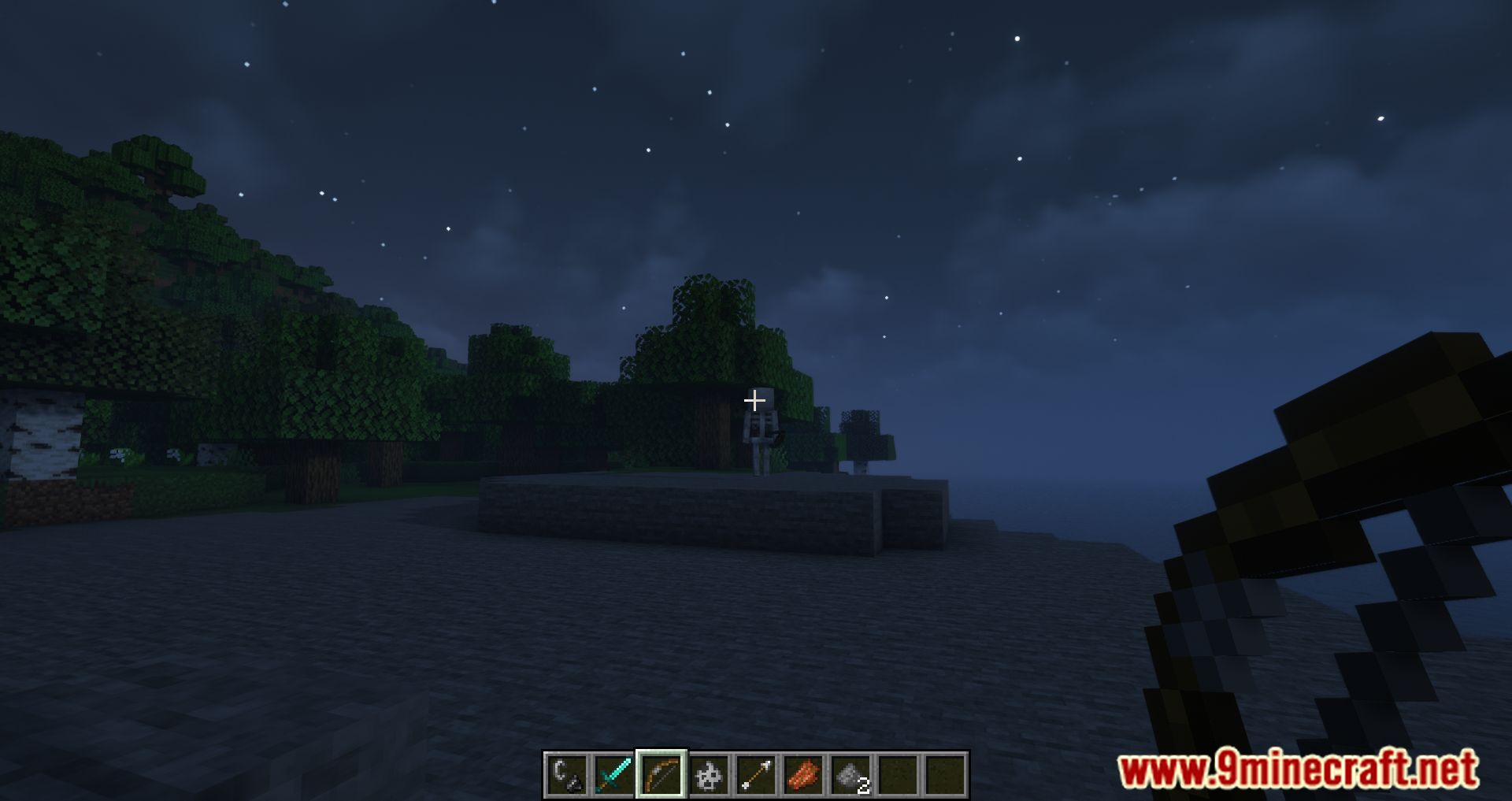Screen dimensions: 1512x801
Task: Click the crosshair at screen center
Action: tap(756, 400)
